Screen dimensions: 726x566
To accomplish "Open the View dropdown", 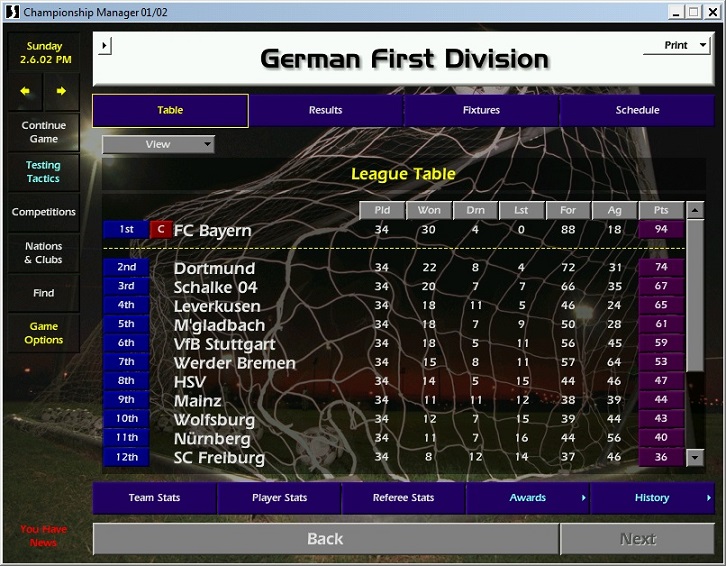I will (x=158, y=144).
